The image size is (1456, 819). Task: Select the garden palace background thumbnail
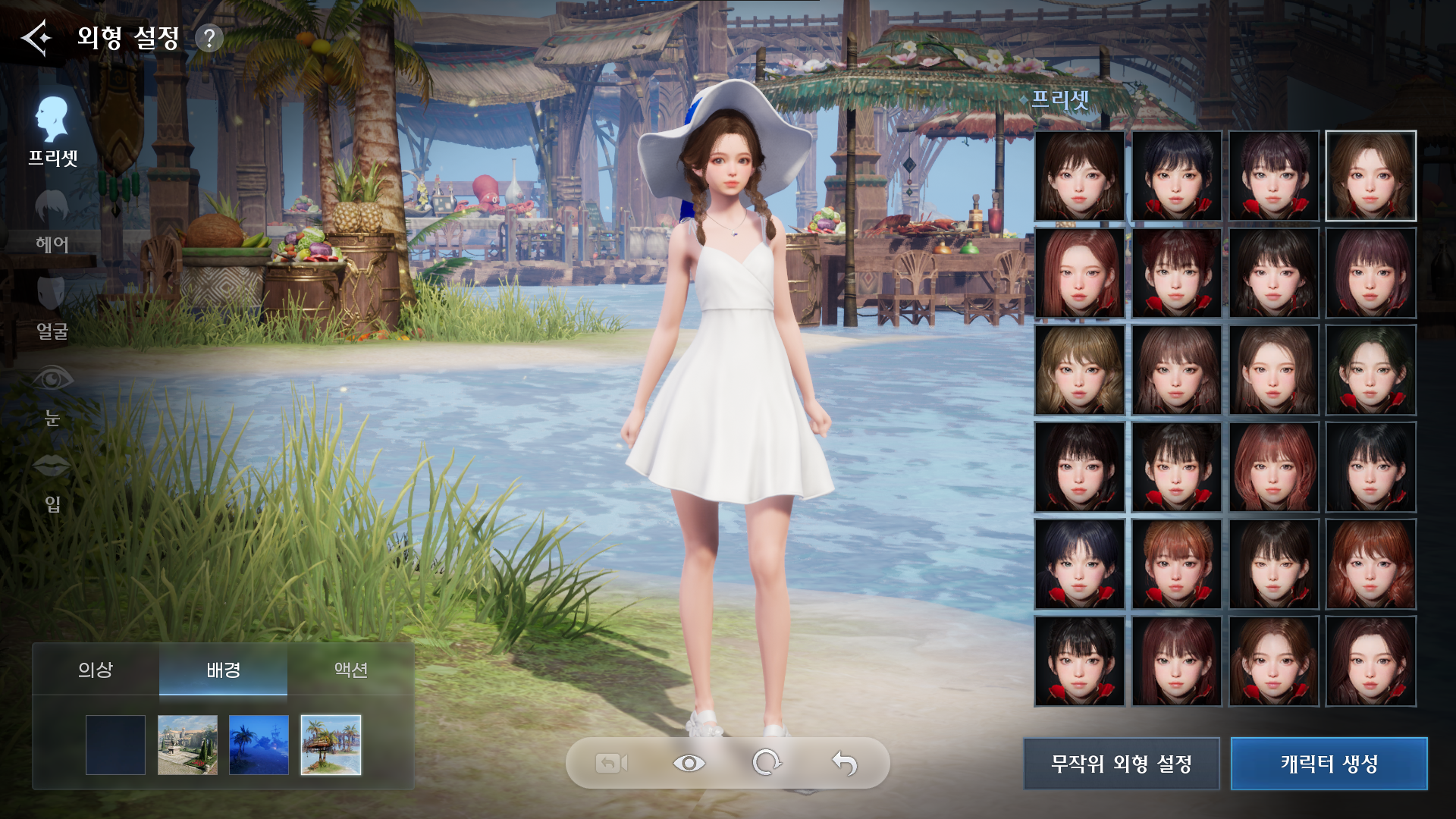(x=187, y=745)
